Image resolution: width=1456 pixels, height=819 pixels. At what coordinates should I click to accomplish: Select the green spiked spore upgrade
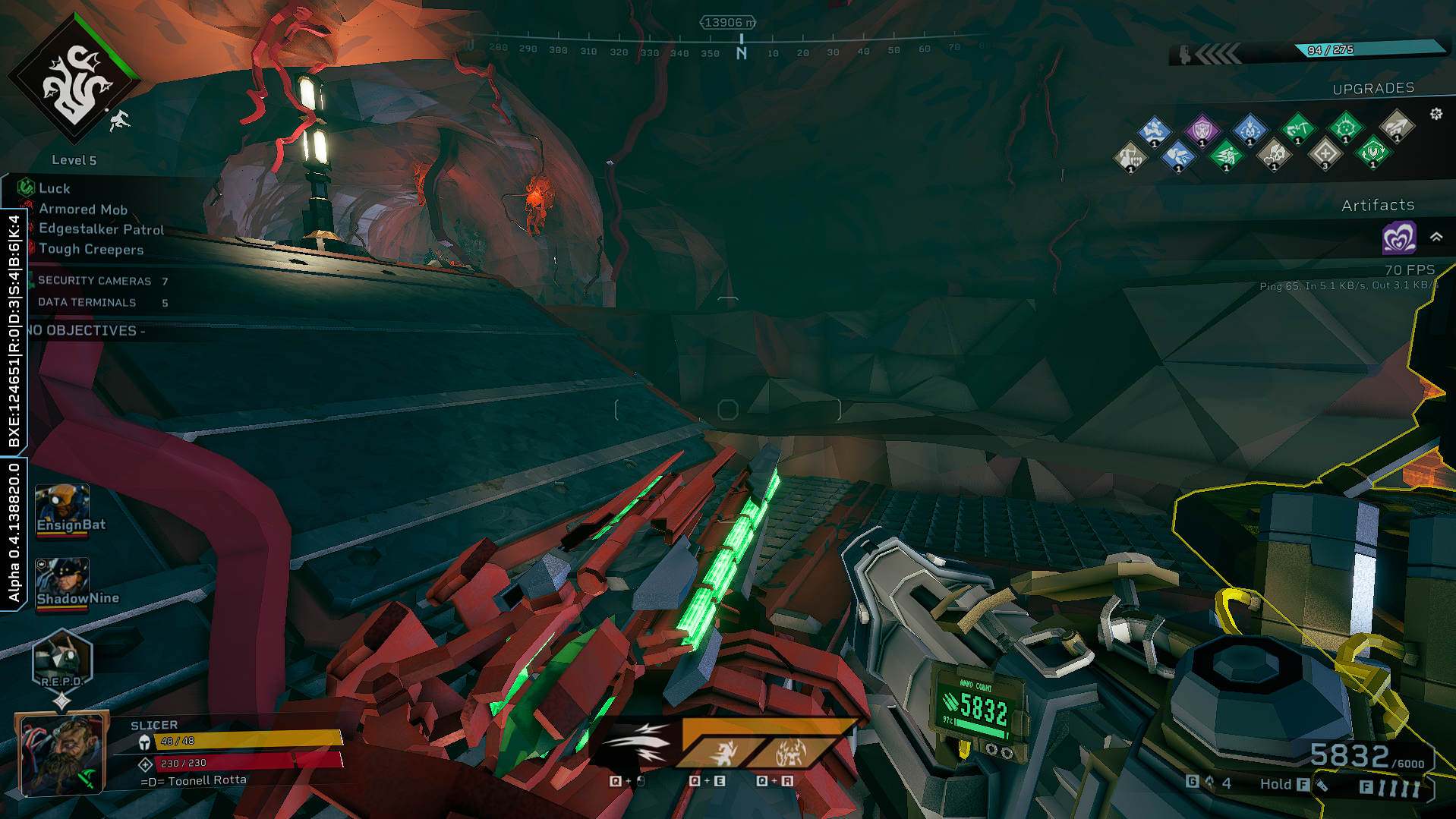click(x=1345, y=127)
